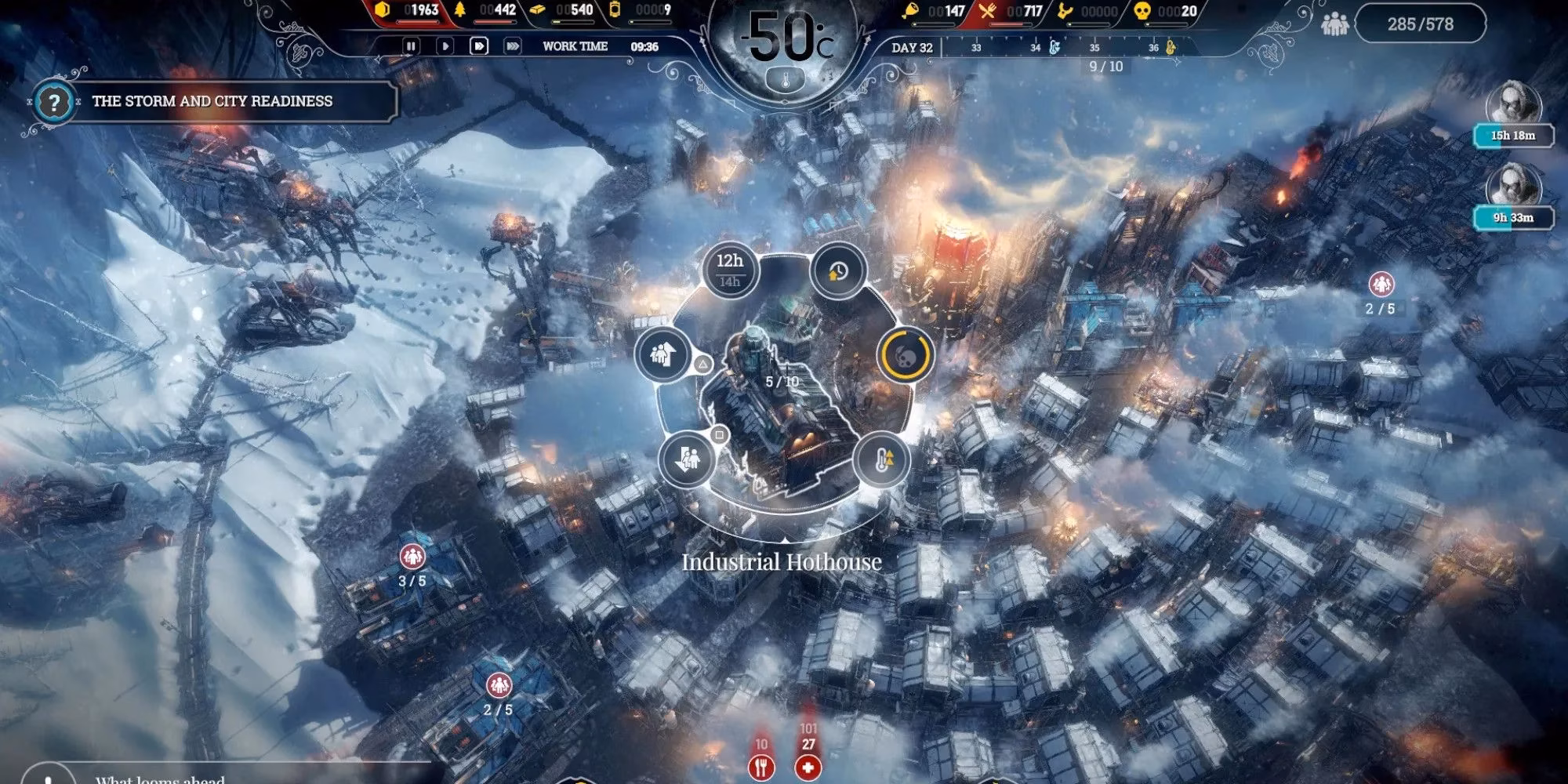Open the population 285/578 panel
The width and height of the screenshot is (1568, 784).
1420,24
